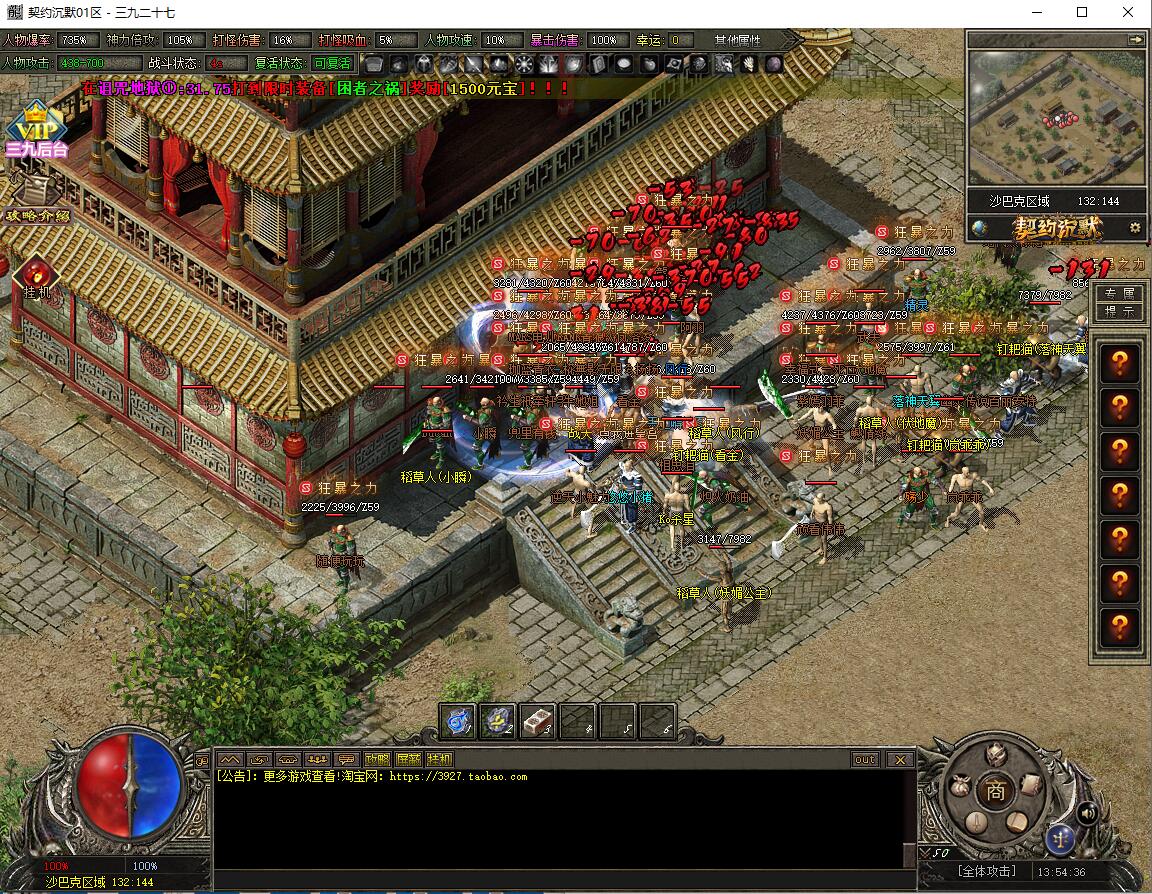Open the globe world map icon
This screenshot has height=894, width=1152.
980,227
